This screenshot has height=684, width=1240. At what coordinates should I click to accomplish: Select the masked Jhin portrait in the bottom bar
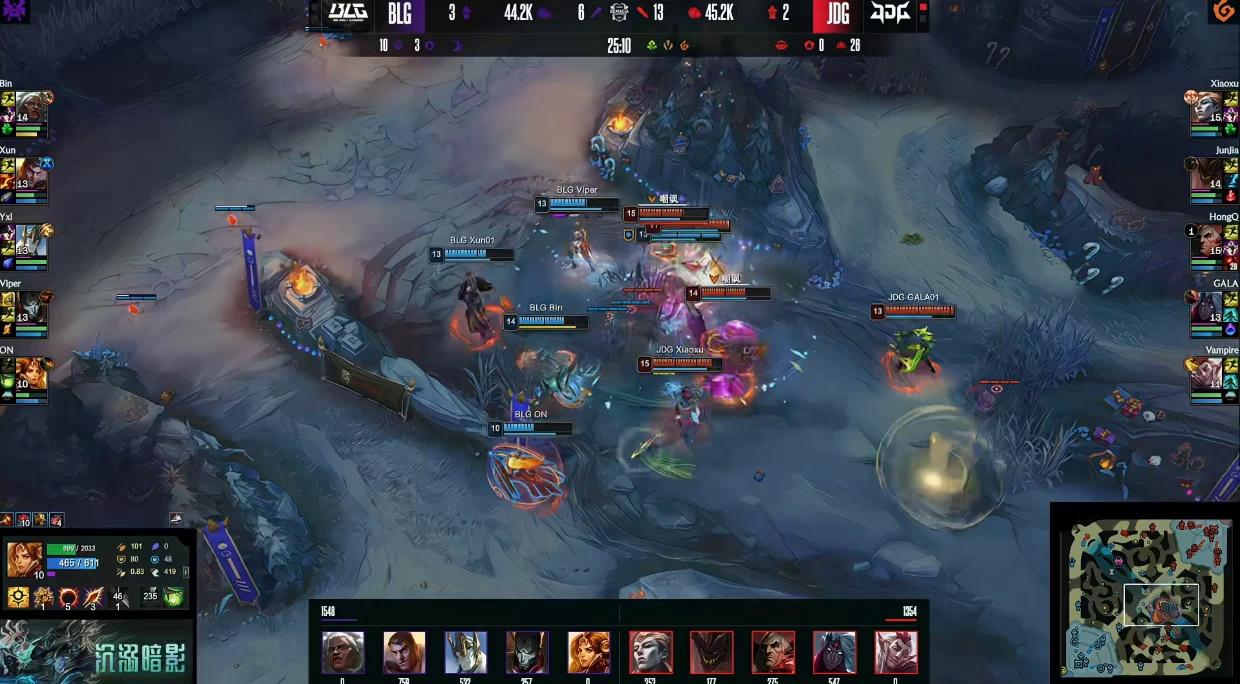527,652
